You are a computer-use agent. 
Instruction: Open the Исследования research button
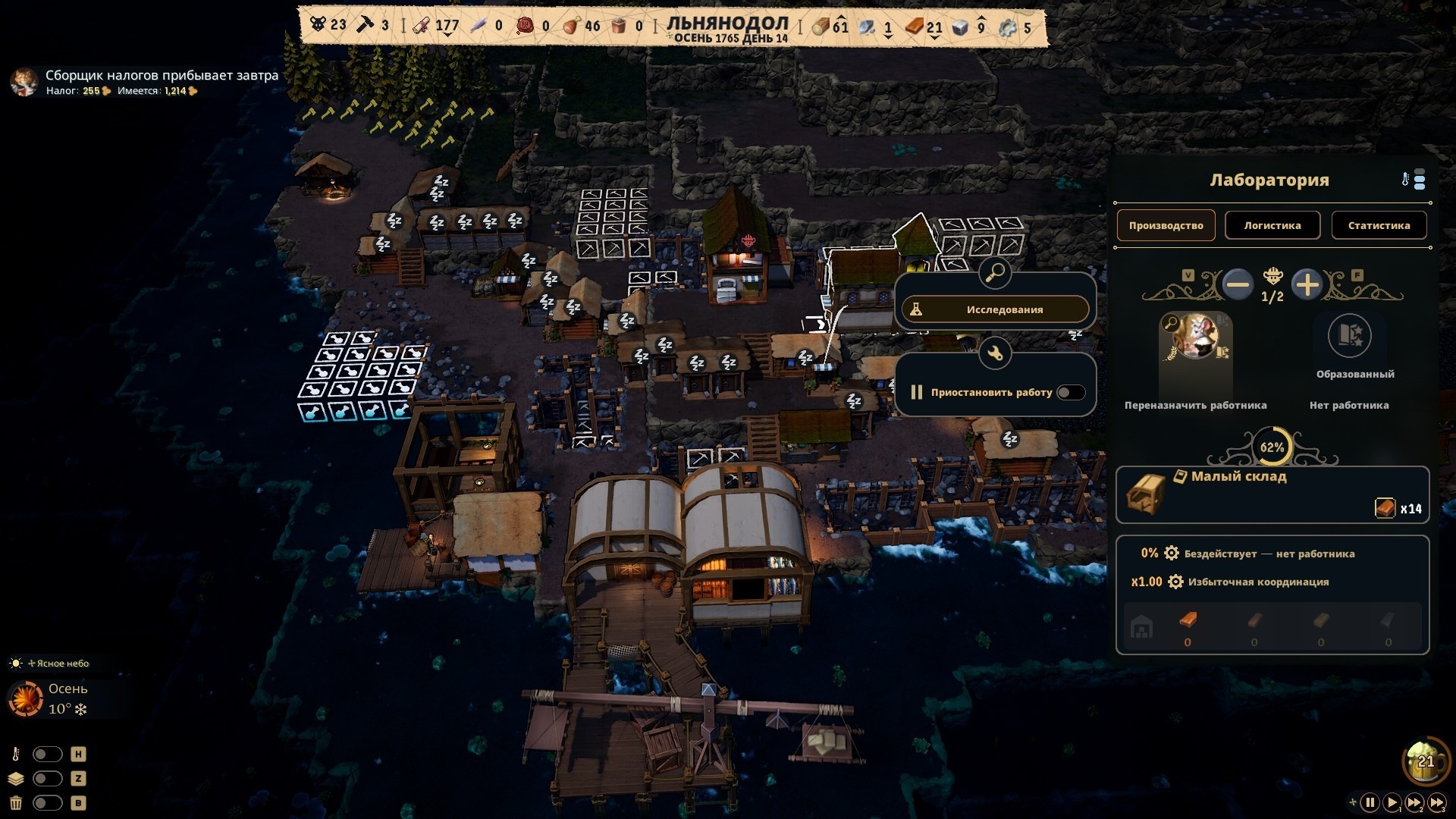tap(995, 309)
